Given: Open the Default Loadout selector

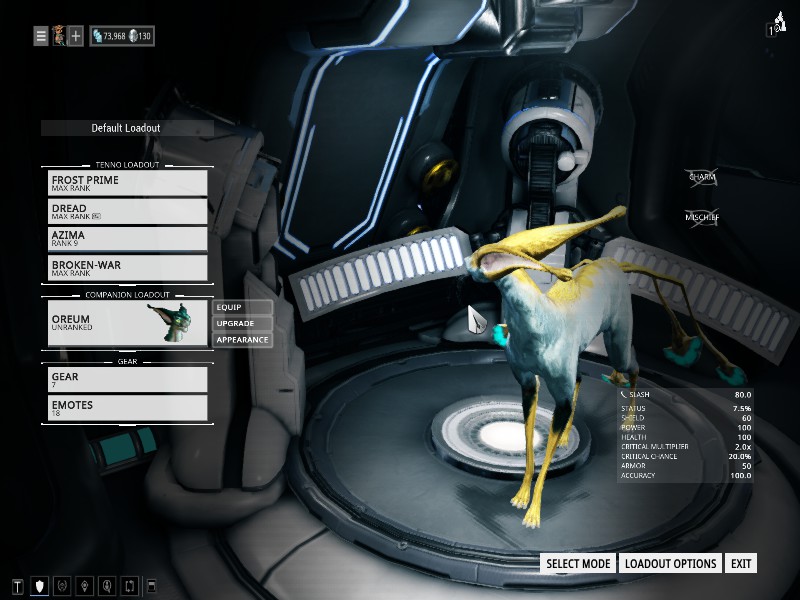Looking at the screenshot, I should click(x=126, y=128).
